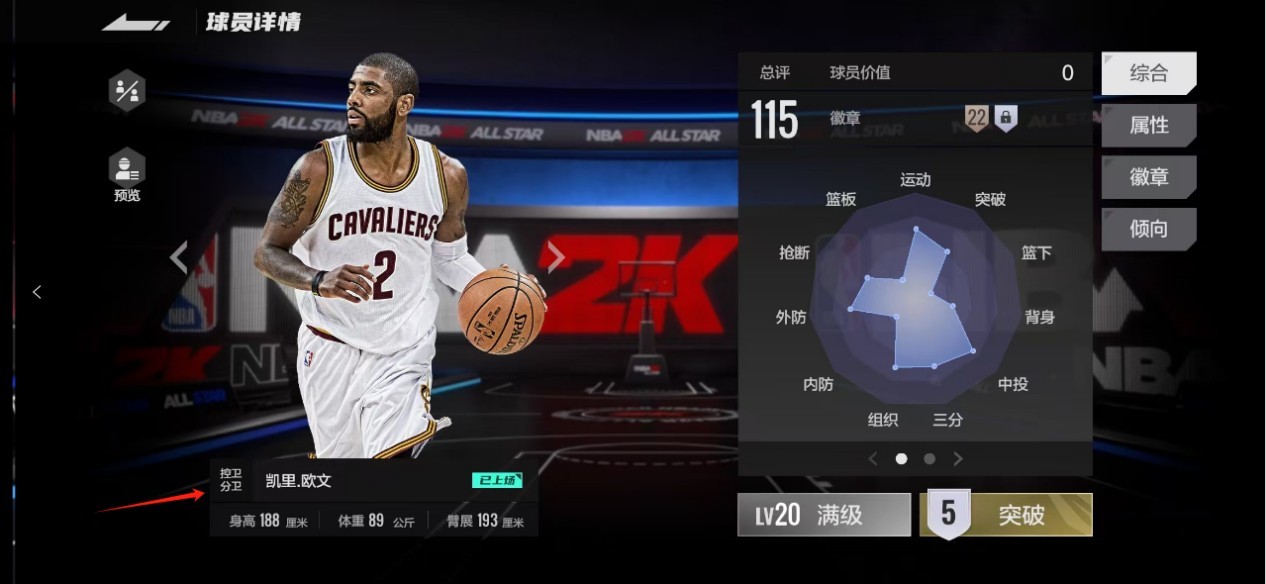Click the LV20 满级 level button

[824, 515]
